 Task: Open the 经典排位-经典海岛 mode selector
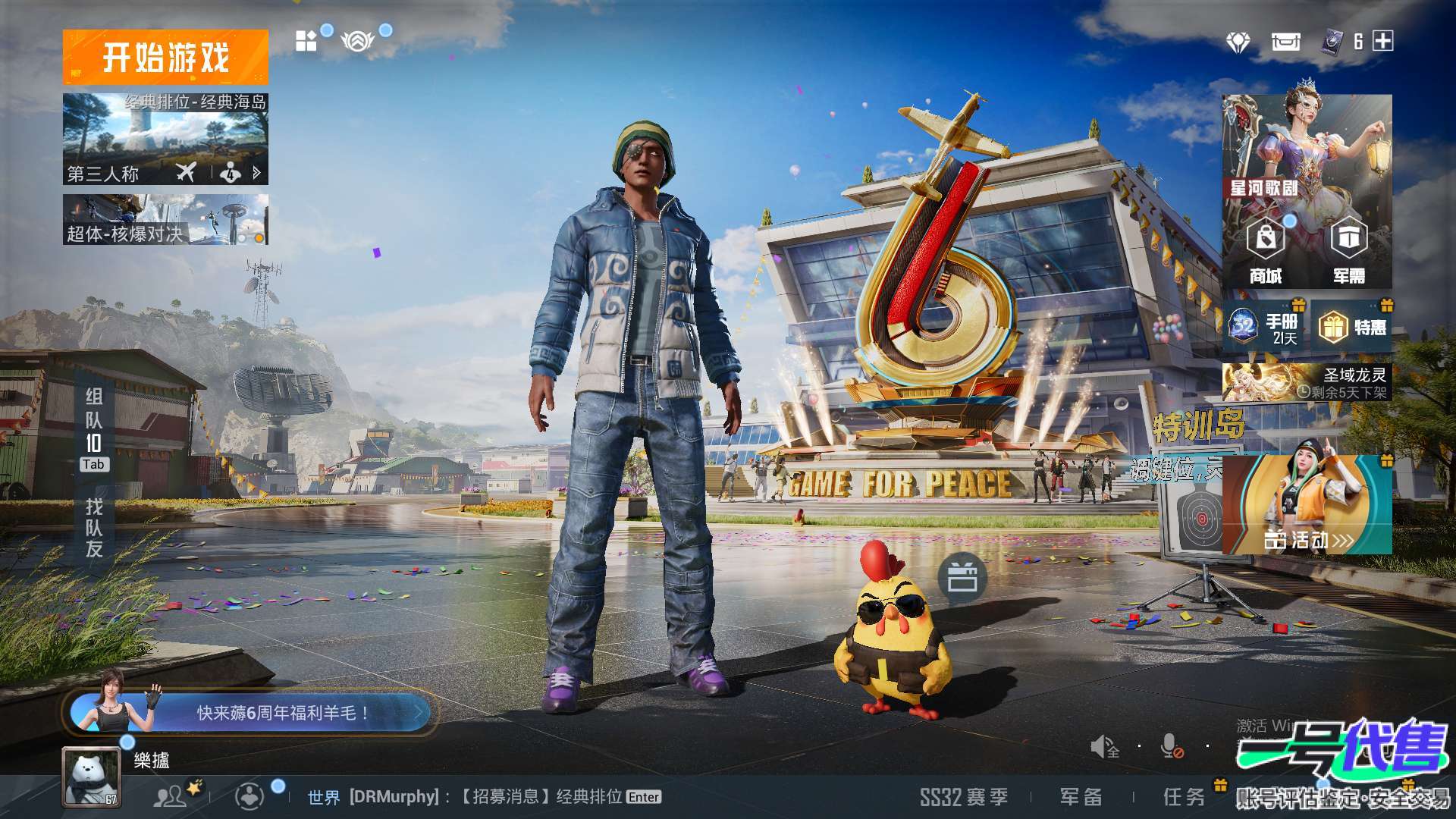click(x=165, y=139)
